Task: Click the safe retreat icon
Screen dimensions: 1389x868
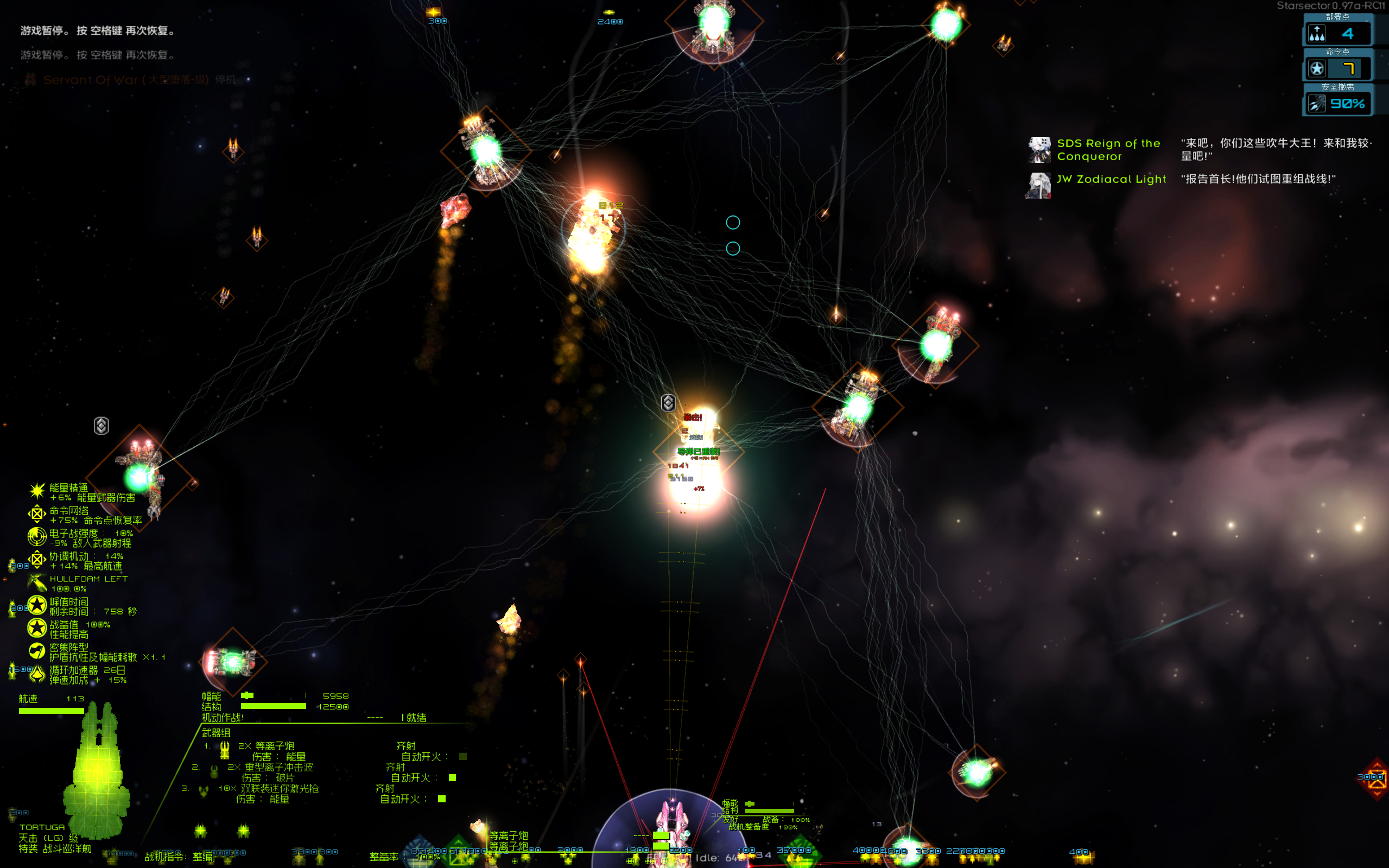Action: coord(1317,104)
